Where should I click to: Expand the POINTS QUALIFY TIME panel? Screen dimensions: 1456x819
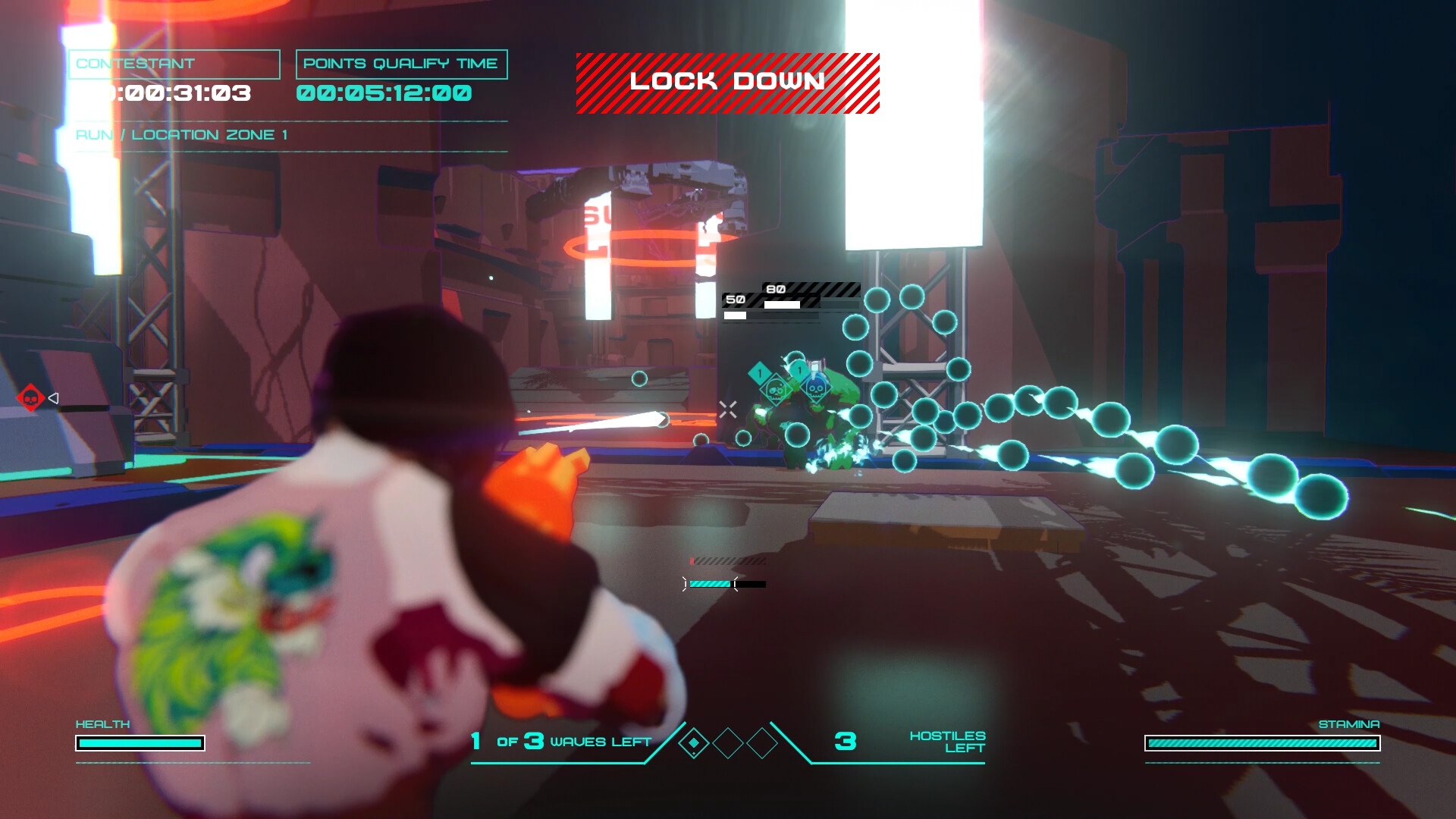pyautogui.click(x=402, y=64)
